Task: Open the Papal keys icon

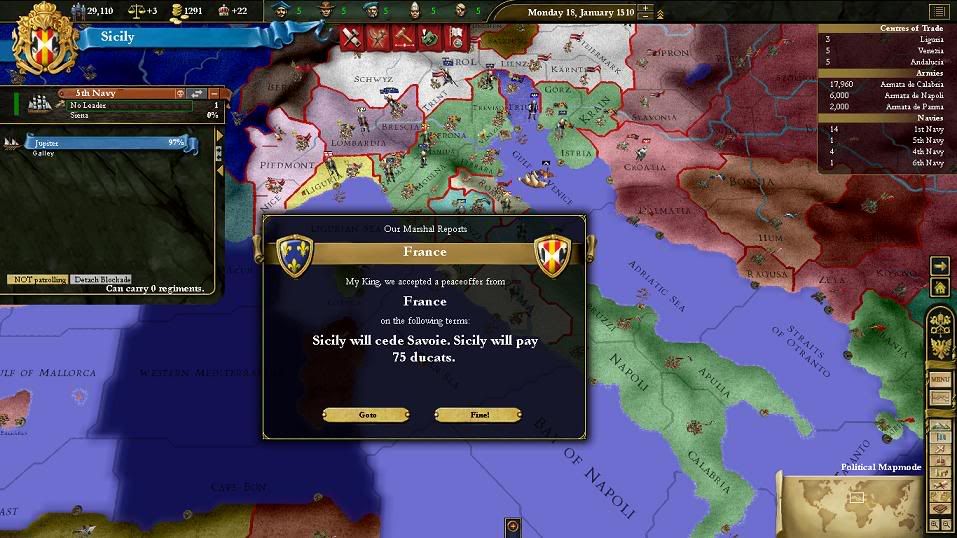Action: click(x=940, y=322)
